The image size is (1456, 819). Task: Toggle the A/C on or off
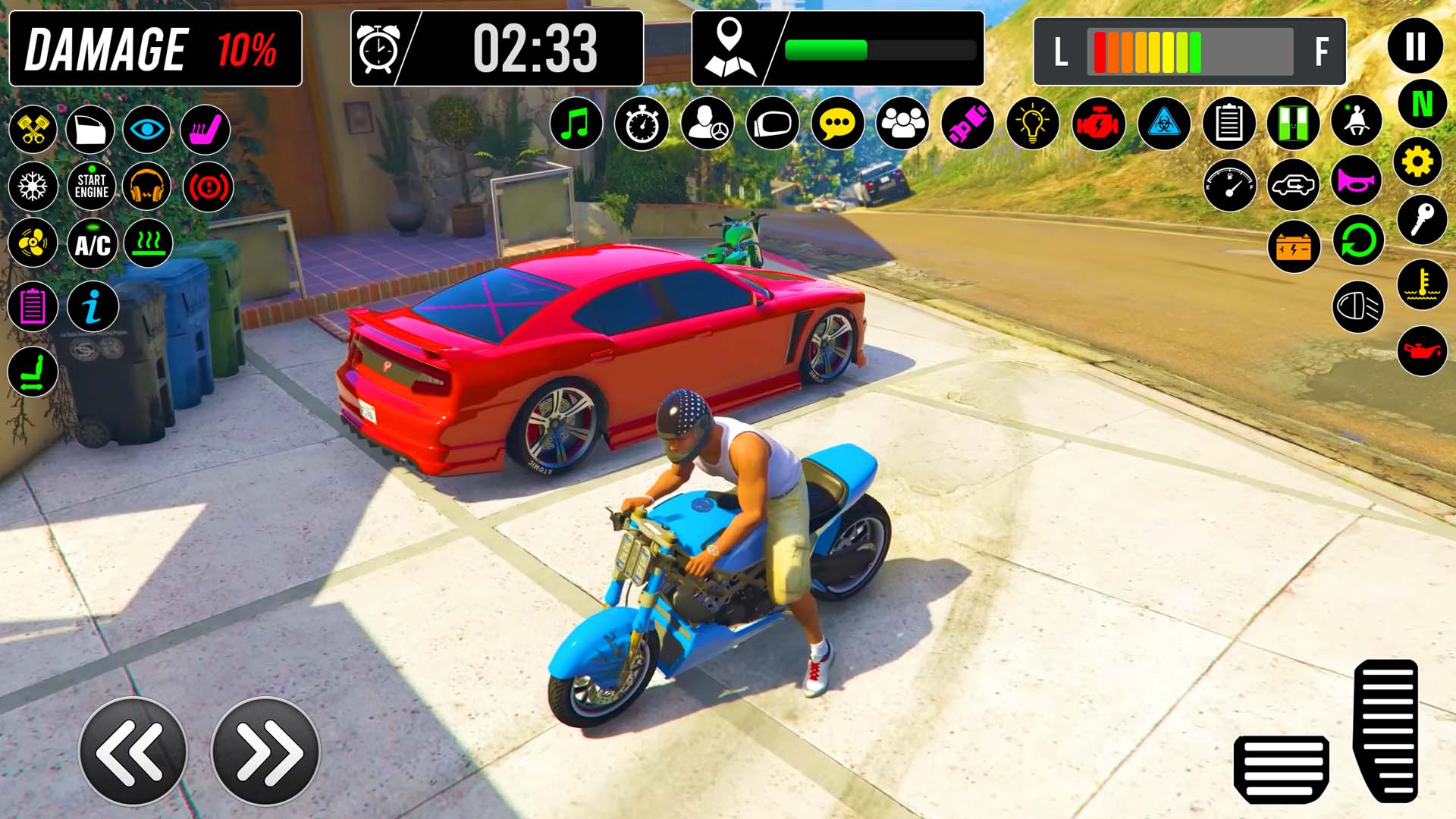point(93,243)
